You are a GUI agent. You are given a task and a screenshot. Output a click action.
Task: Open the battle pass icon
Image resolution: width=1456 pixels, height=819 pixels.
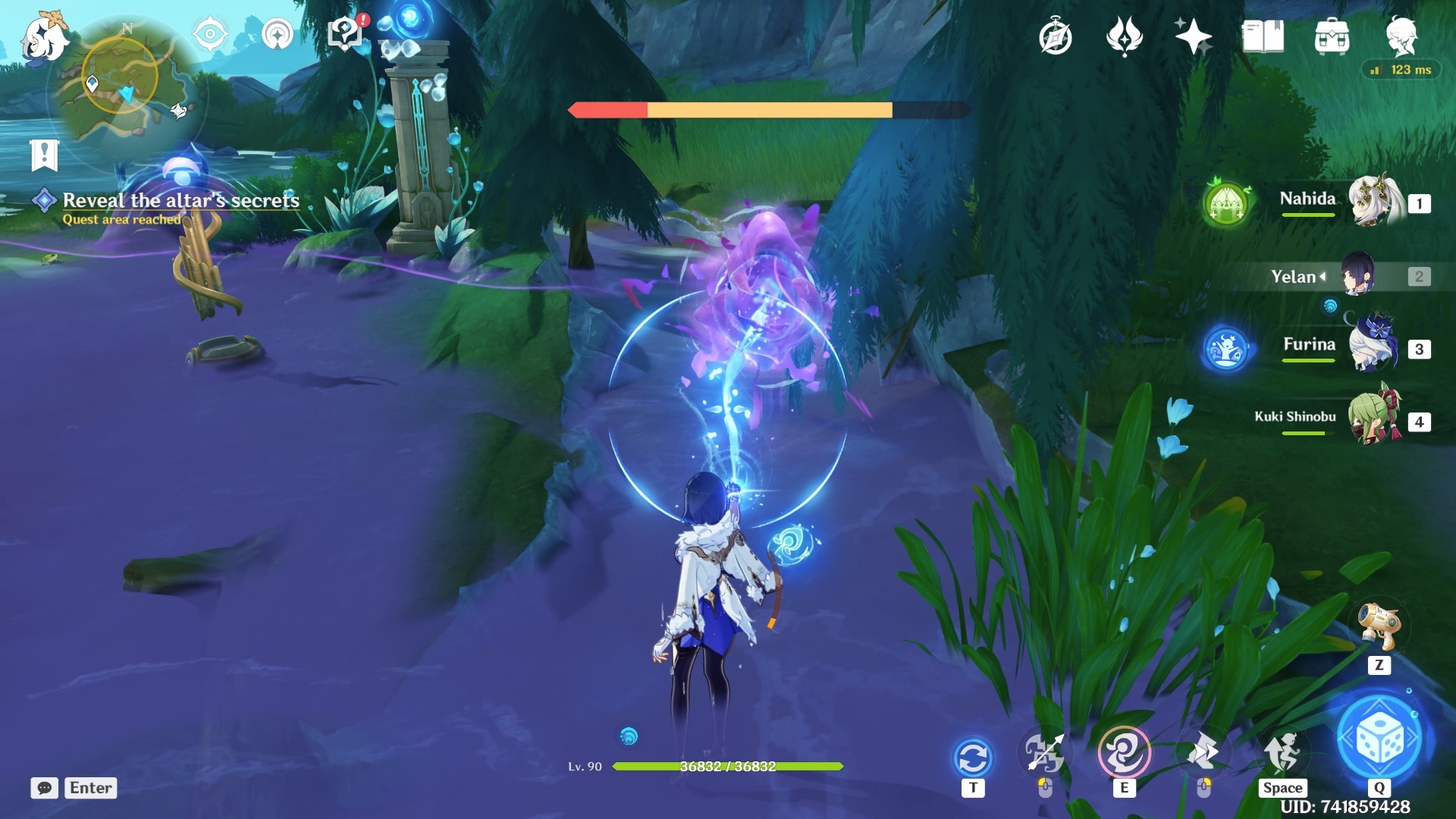1124,36
